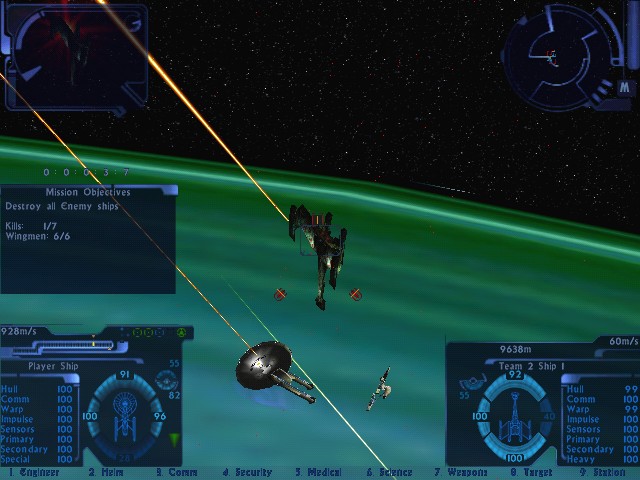Open the Comm crew menu

pyautogui.click(x=177, y=472)
